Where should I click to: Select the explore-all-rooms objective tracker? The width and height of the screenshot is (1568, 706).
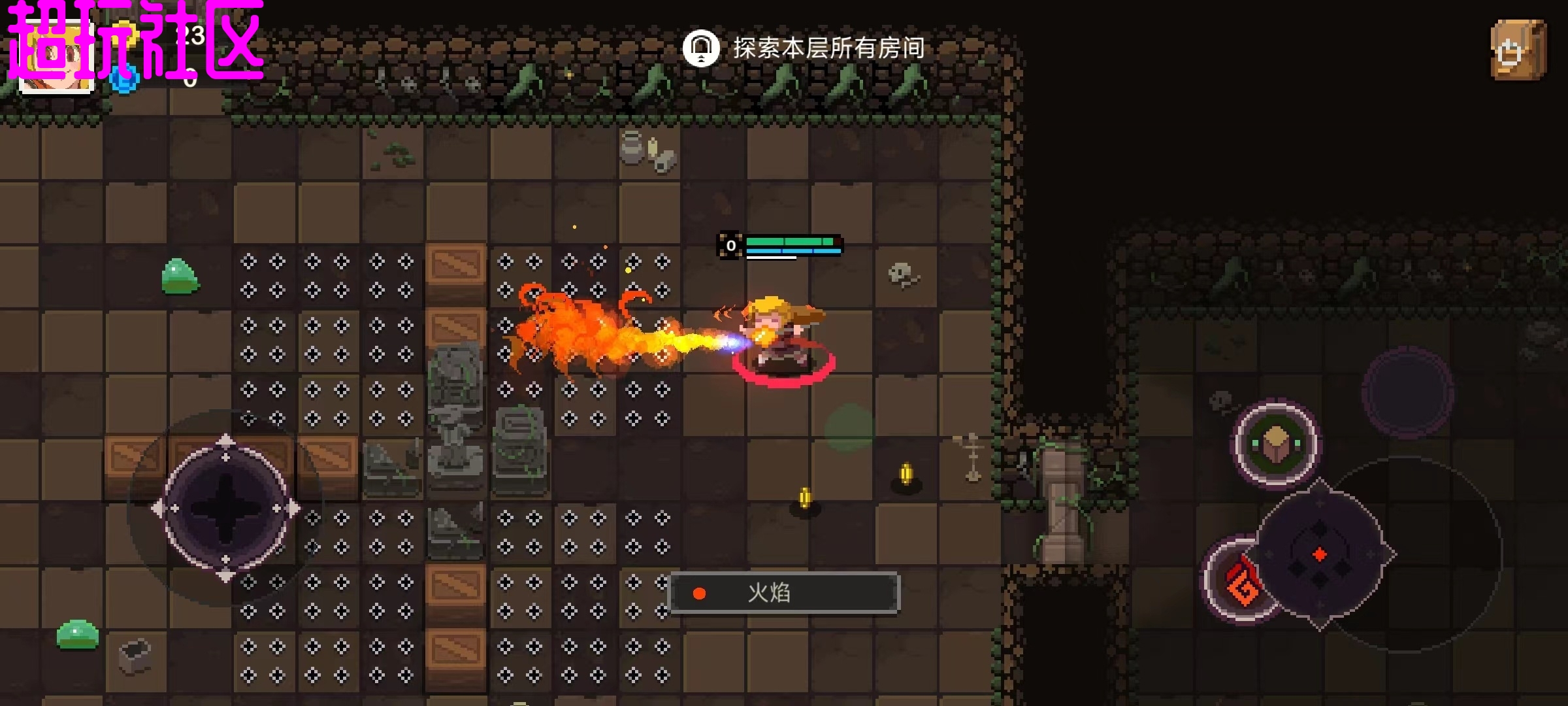[804, 48]
